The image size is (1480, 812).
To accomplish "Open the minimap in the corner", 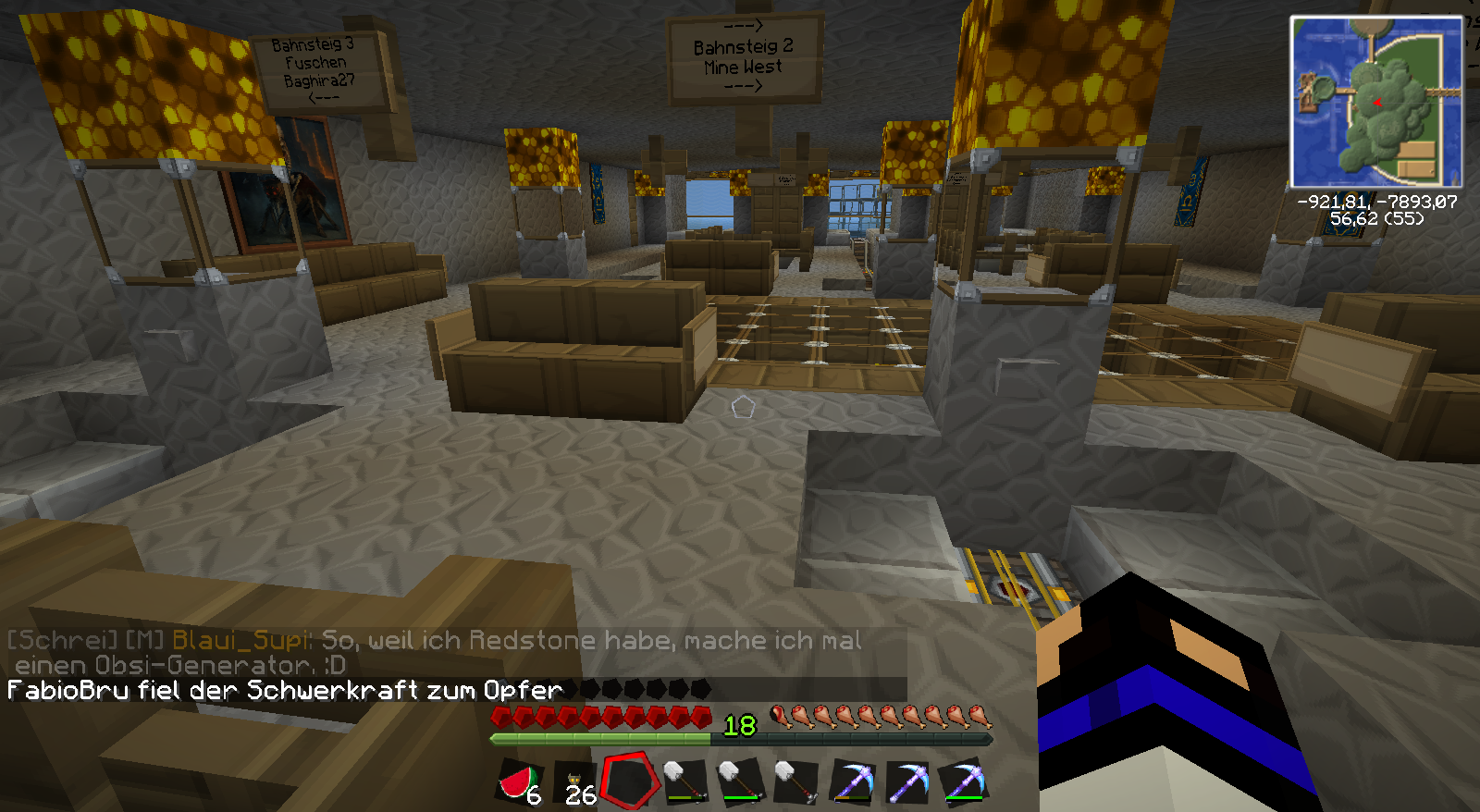I will coord(1375,102).
